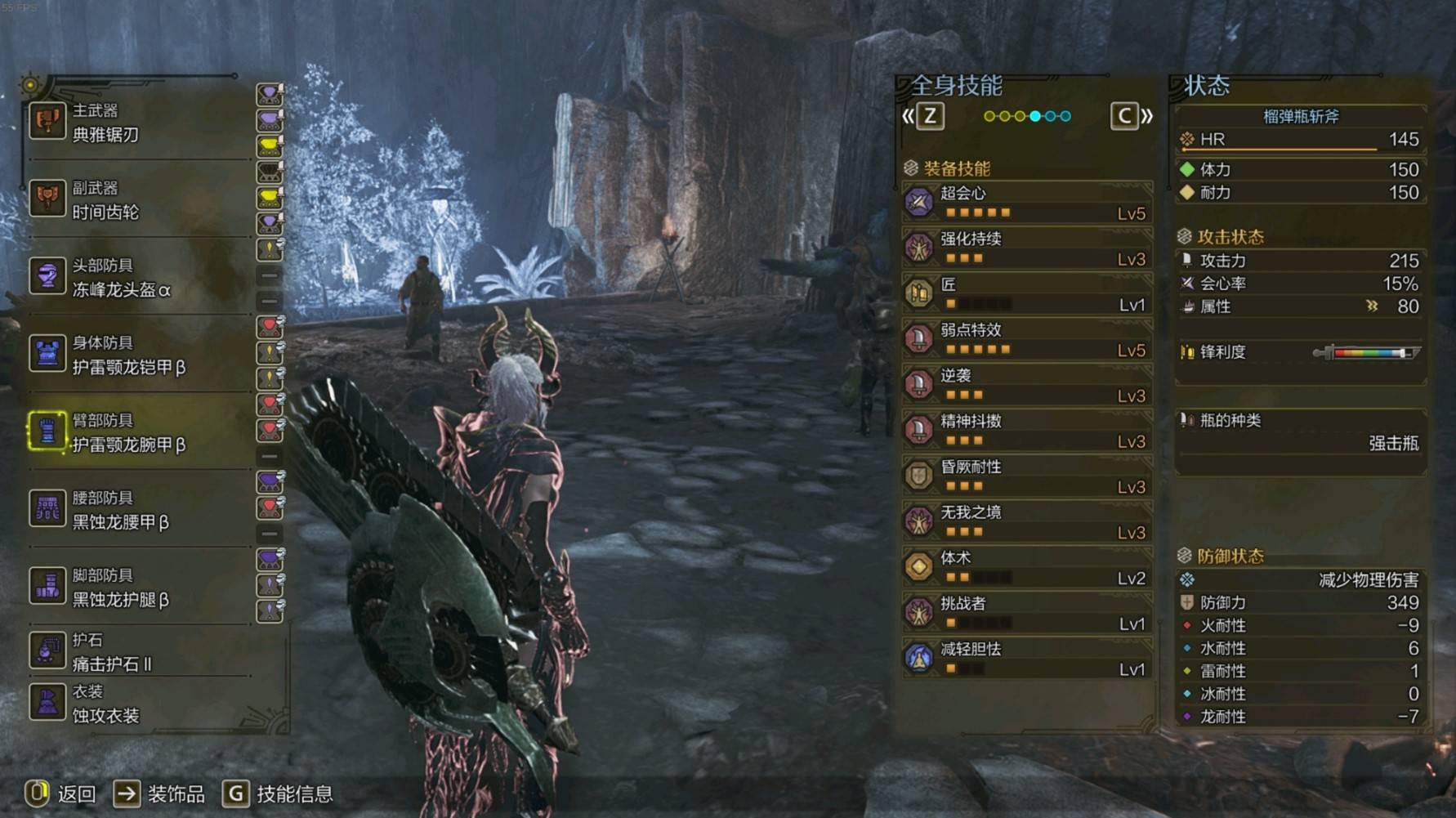Select the 挑战者 skill row
Image resolution: width=1456 pixels, height=818 pixels.
tap(1027, 613)
